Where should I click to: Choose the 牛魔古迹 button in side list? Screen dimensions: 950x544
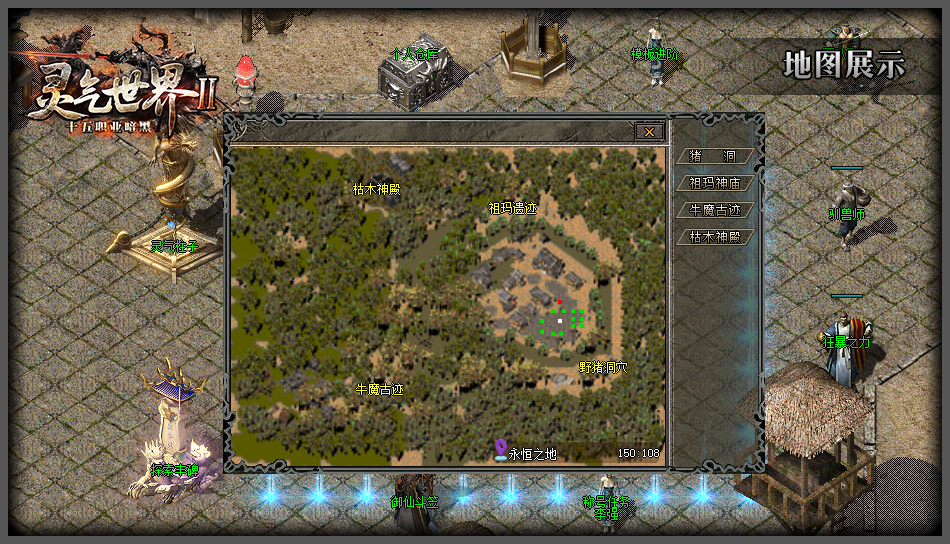(x=715, y=211)
